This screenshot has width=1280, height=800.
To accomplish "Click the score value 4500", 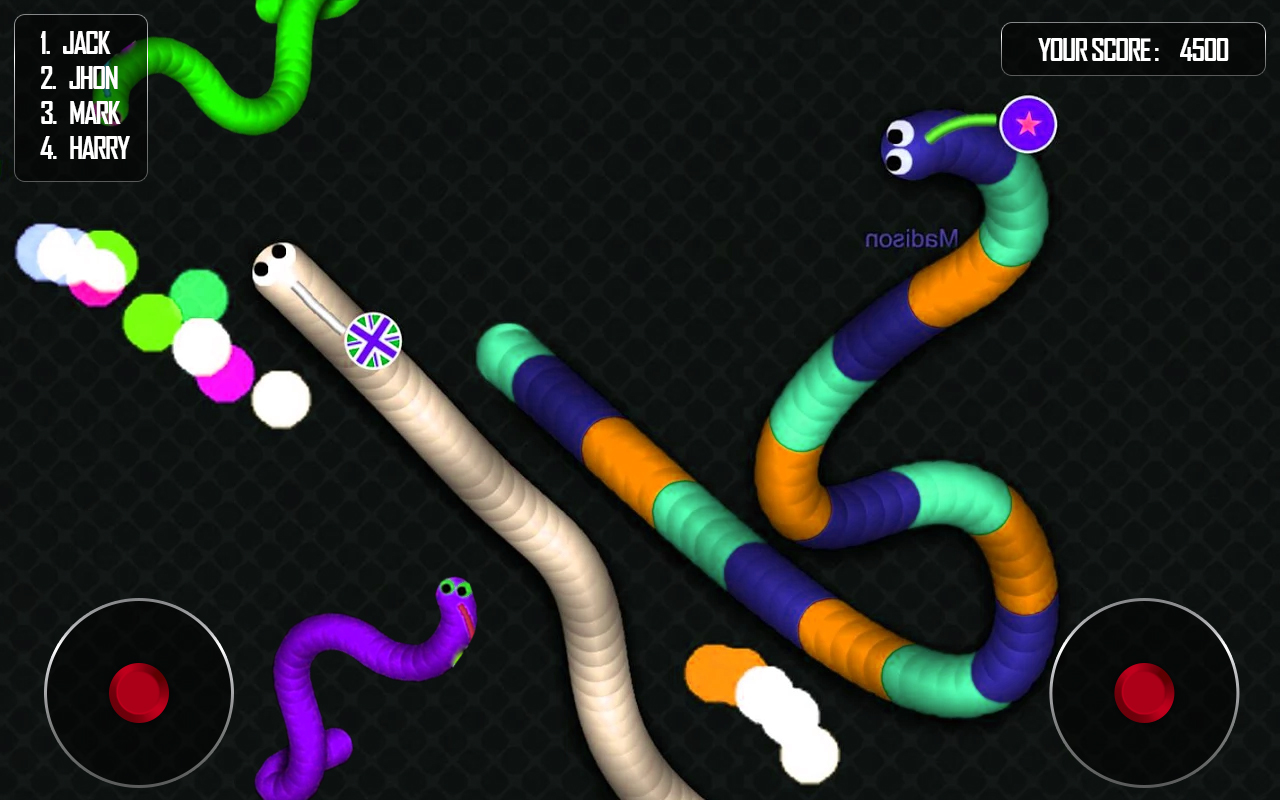I will point(1205,50).
